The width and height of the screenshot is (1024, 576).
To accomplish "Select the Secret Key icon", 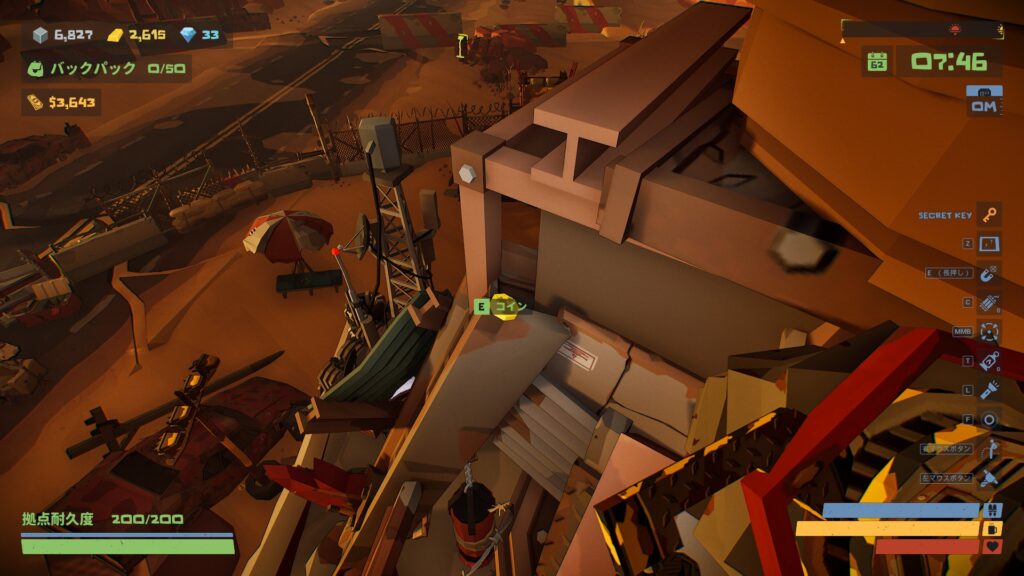I will click(x=989, y=215).
